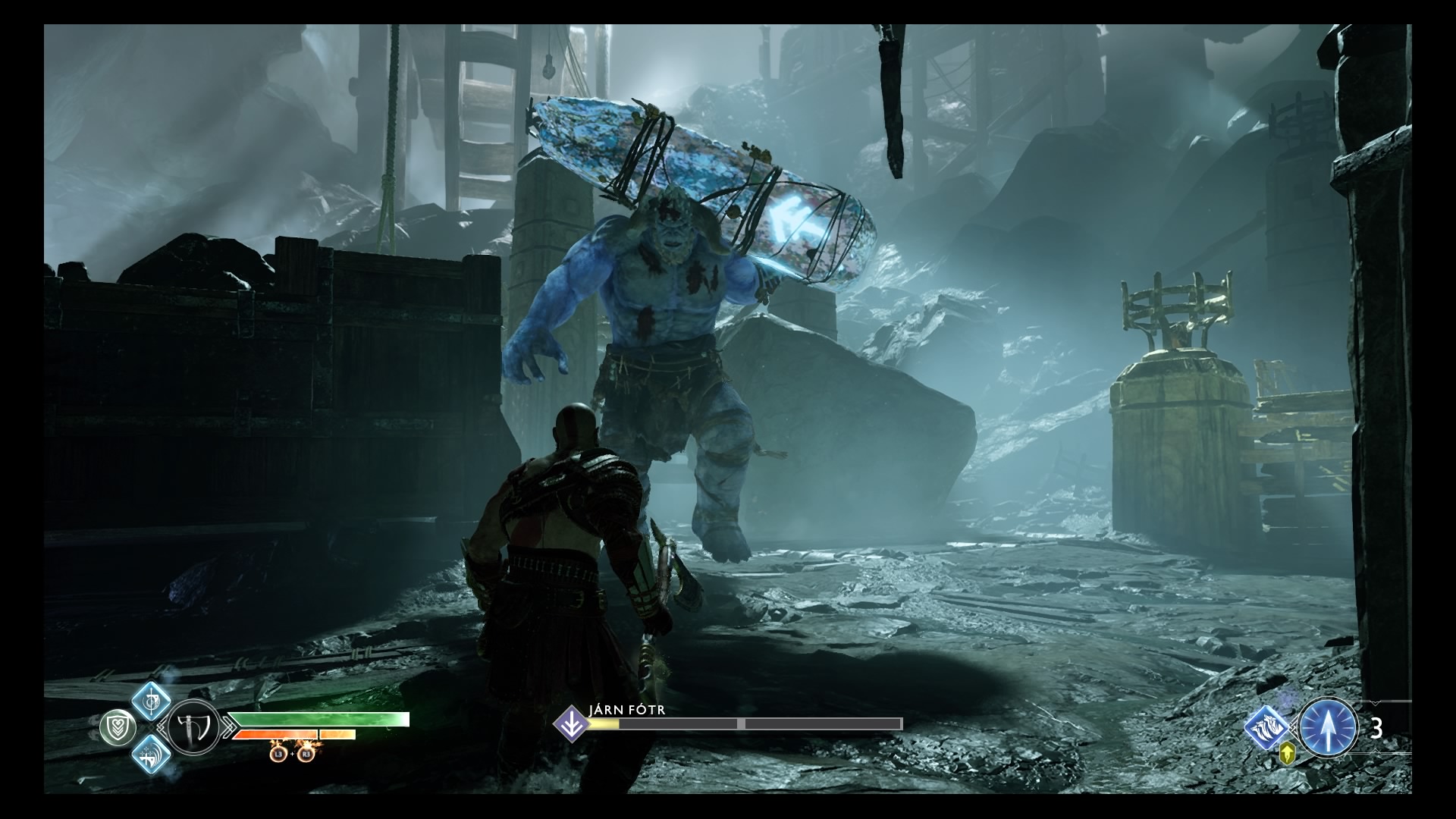
Task: Click the yellow upward-arrow buff icon
Action: pos(1287,758)
